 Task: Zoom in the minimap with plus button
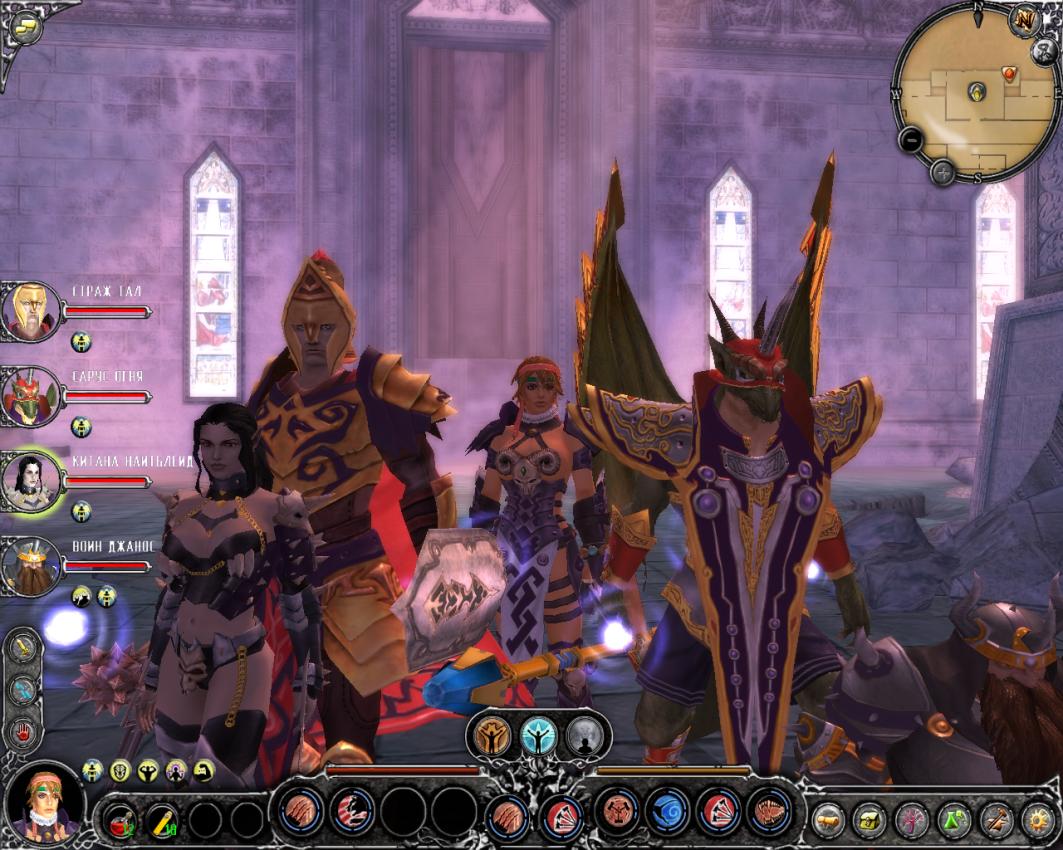pyautogui.click(x=942, y=172)
